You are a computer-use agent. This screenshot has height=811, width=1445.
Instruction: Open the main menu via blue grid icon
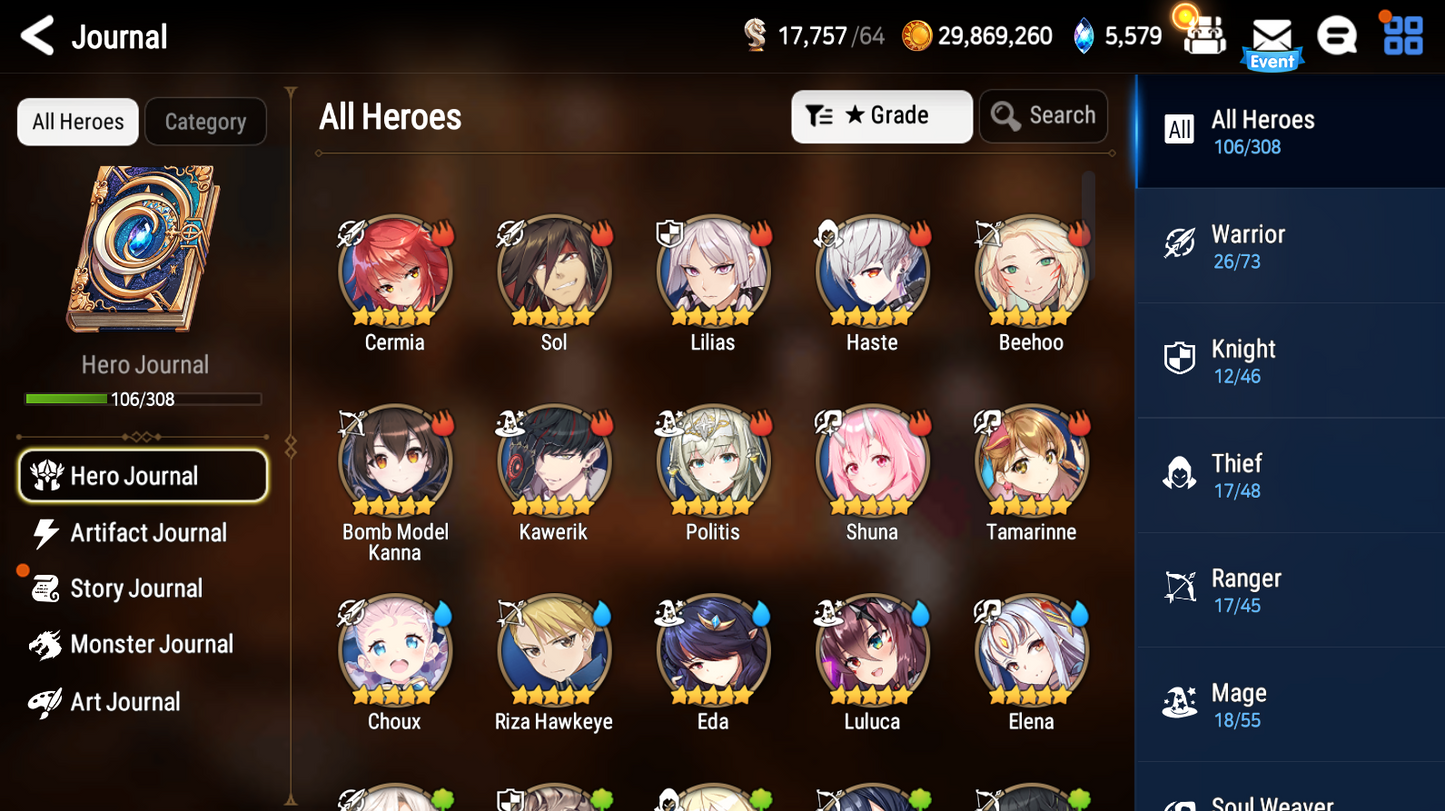(x=1405, y=35)
